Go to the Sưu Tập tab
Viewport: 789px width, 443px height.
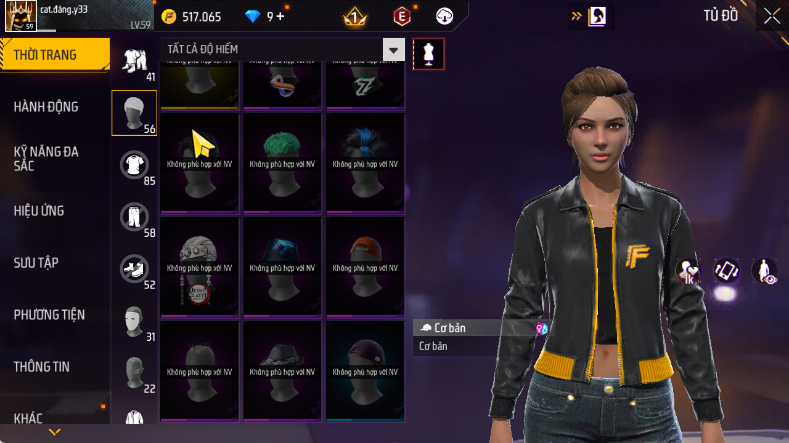coord(36,262)
